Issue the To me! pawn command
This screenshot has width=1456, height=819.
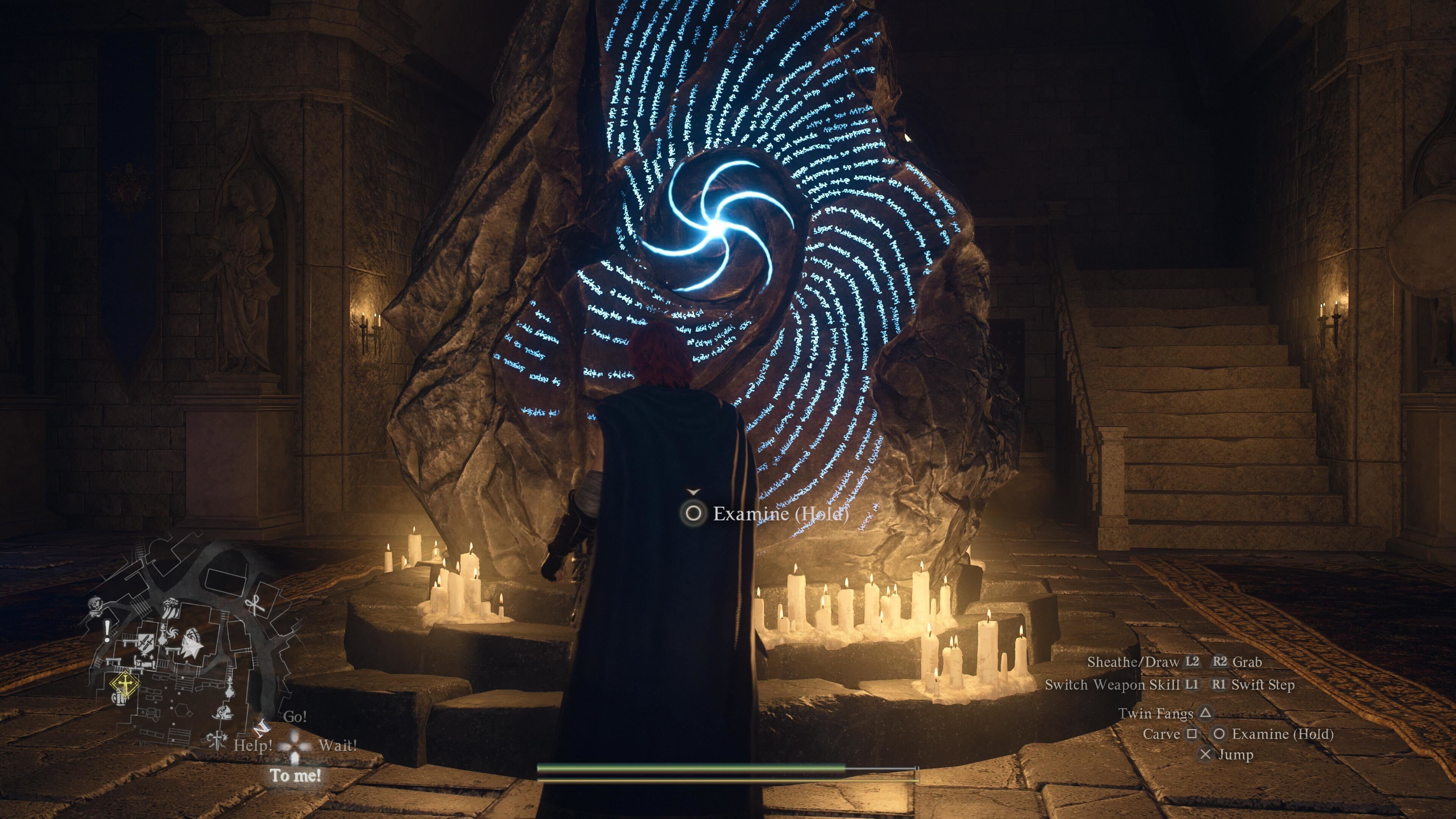click(295, 775)
